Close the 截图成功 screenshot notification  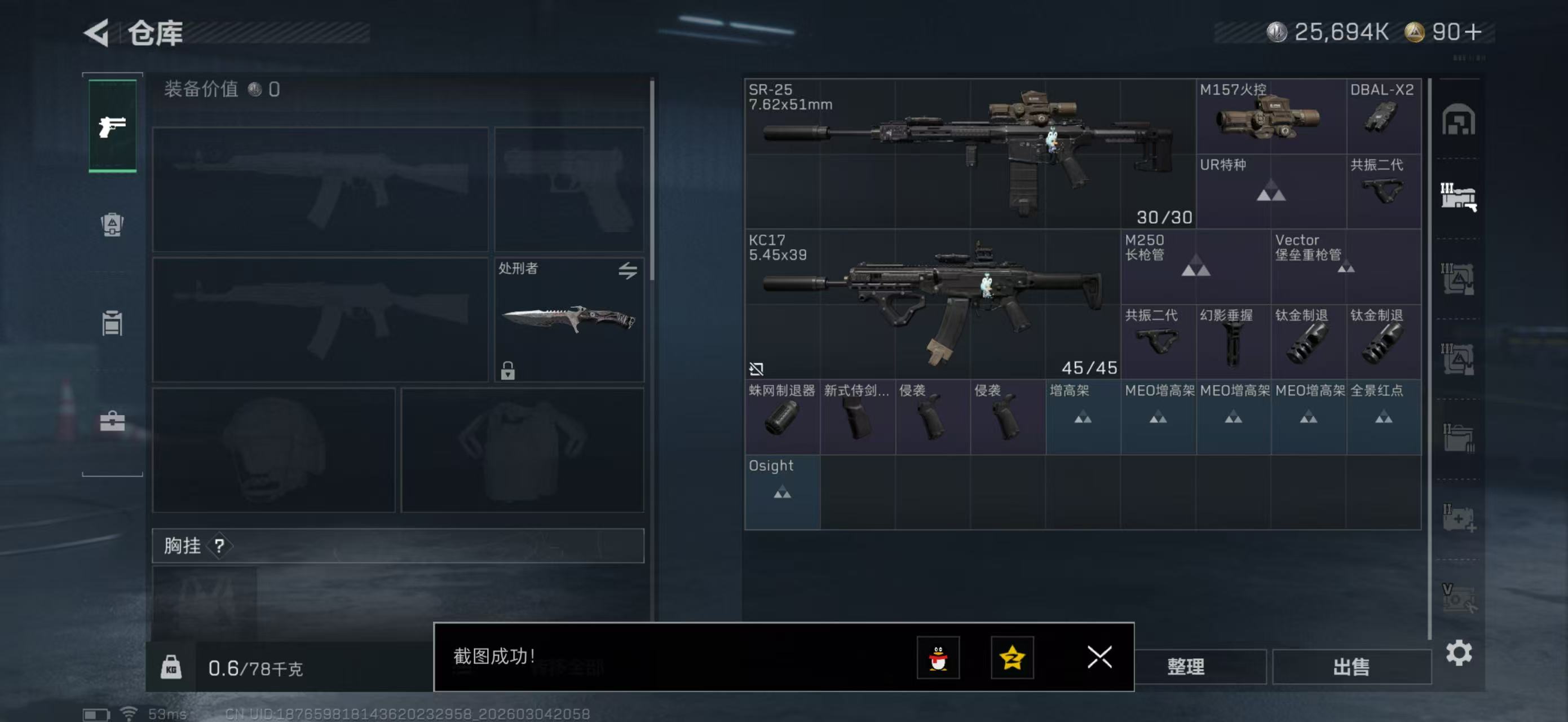click(x=1099, y=657)
